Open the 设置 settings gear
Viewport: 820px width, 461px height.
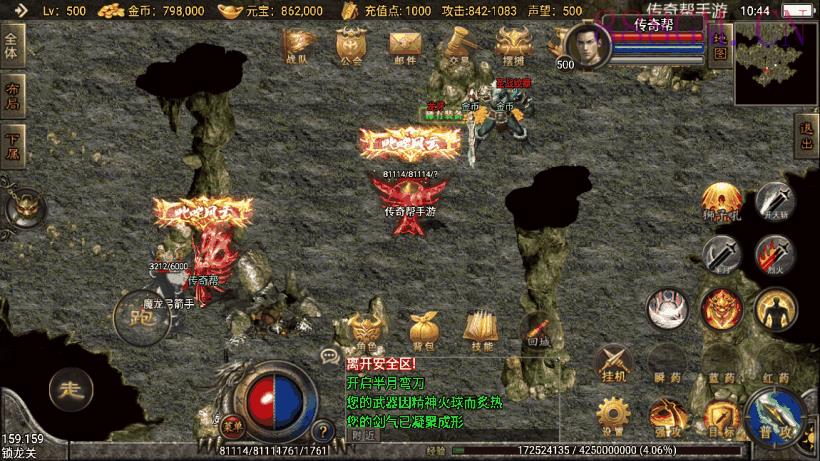click(x=613, y=416)
